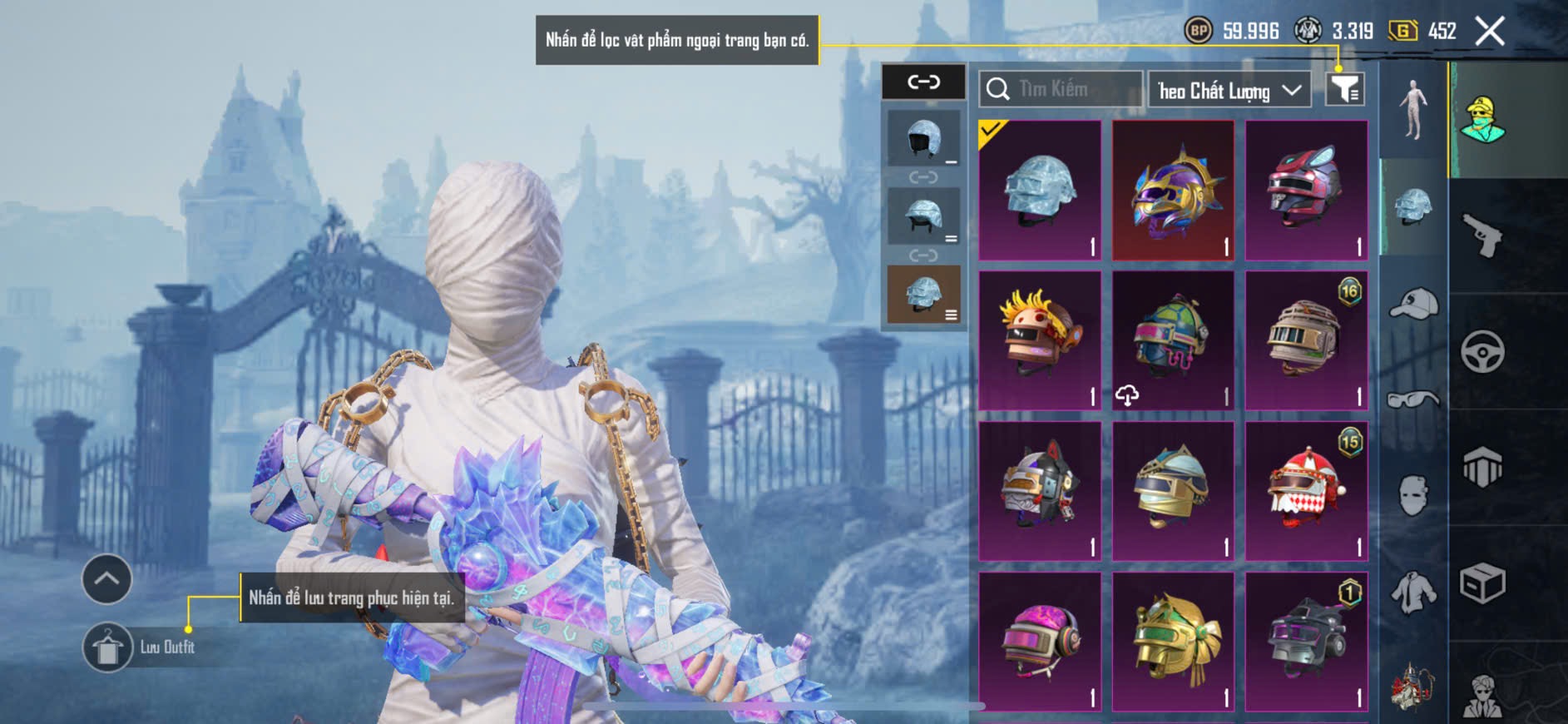Choose the gold and purple spiked helmet

(1173, 191)
